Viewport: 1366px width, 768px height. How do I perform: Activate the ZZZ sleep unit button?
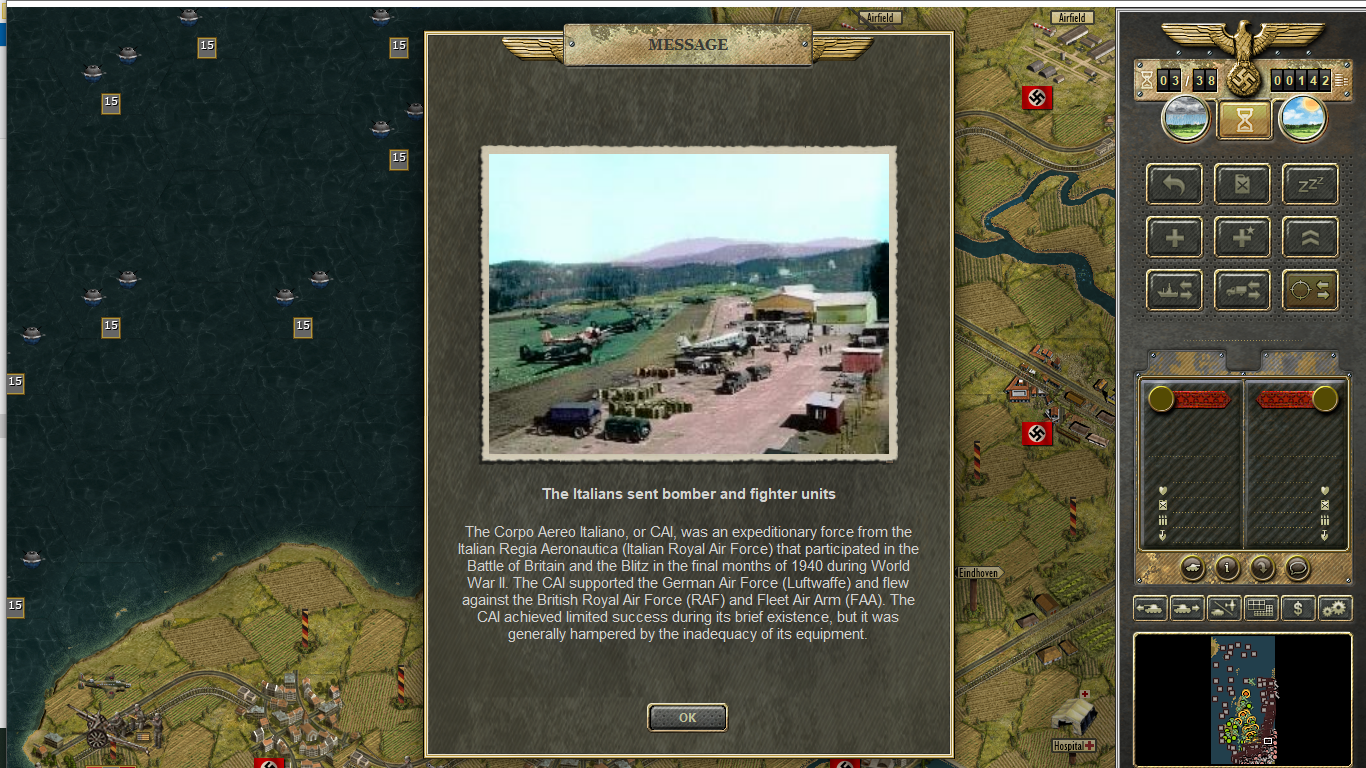1310,185
